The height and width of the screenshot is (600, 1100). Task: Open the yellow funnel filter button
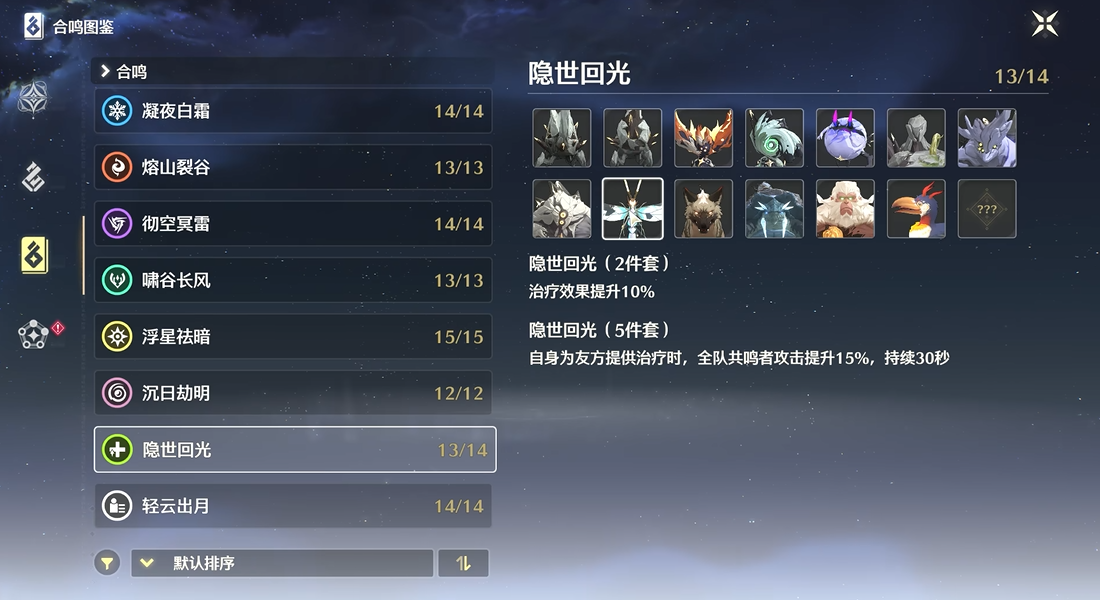pyautogui.click(x=107, y=563)
